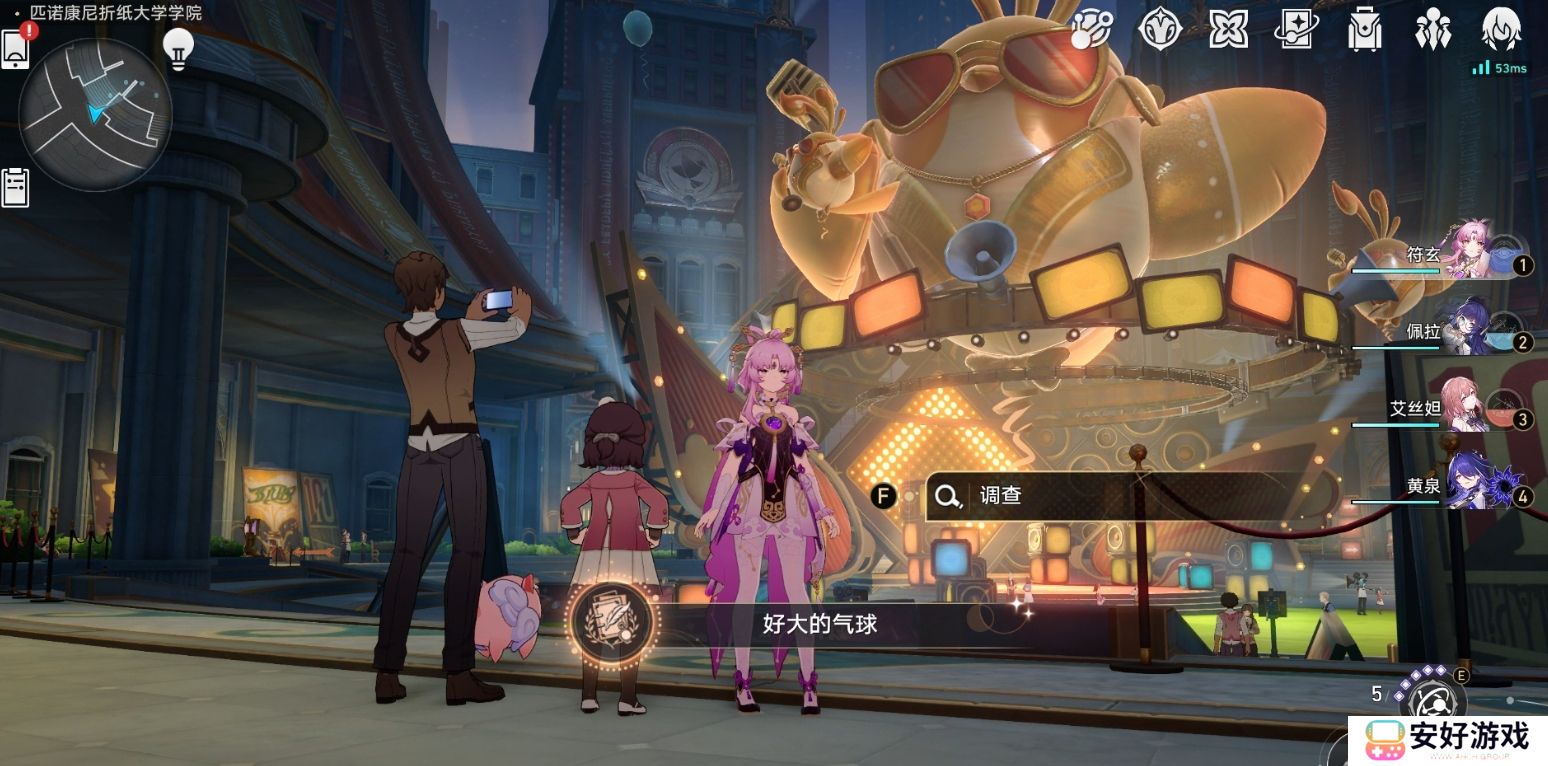This screenshot has height=766, width=1548.
Task: Open the orbiting-nodes icon in top bar
Action: tap(1091, 29)
